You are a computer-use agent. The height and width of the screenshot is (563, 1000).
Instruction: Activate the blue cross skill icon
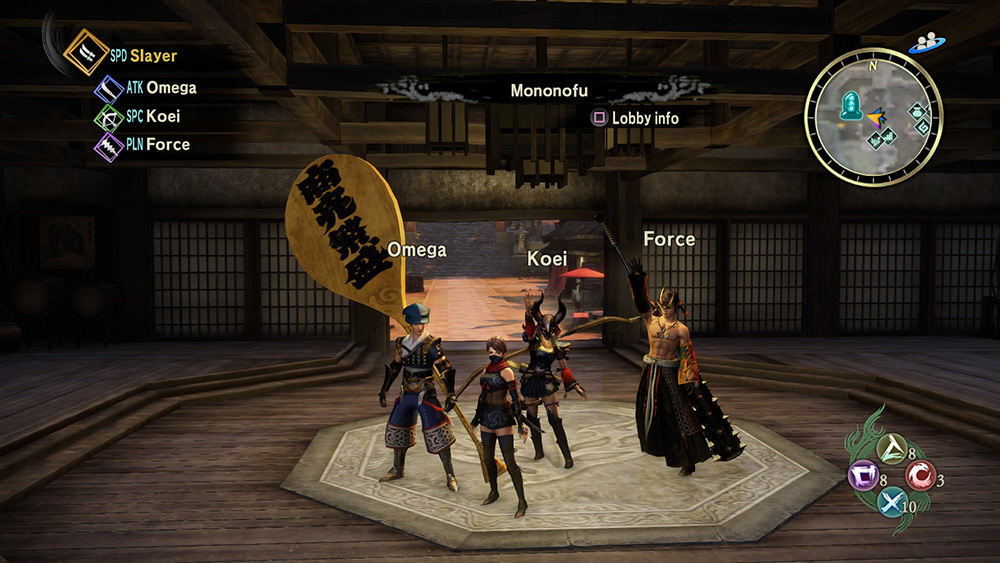pos(892,501)
